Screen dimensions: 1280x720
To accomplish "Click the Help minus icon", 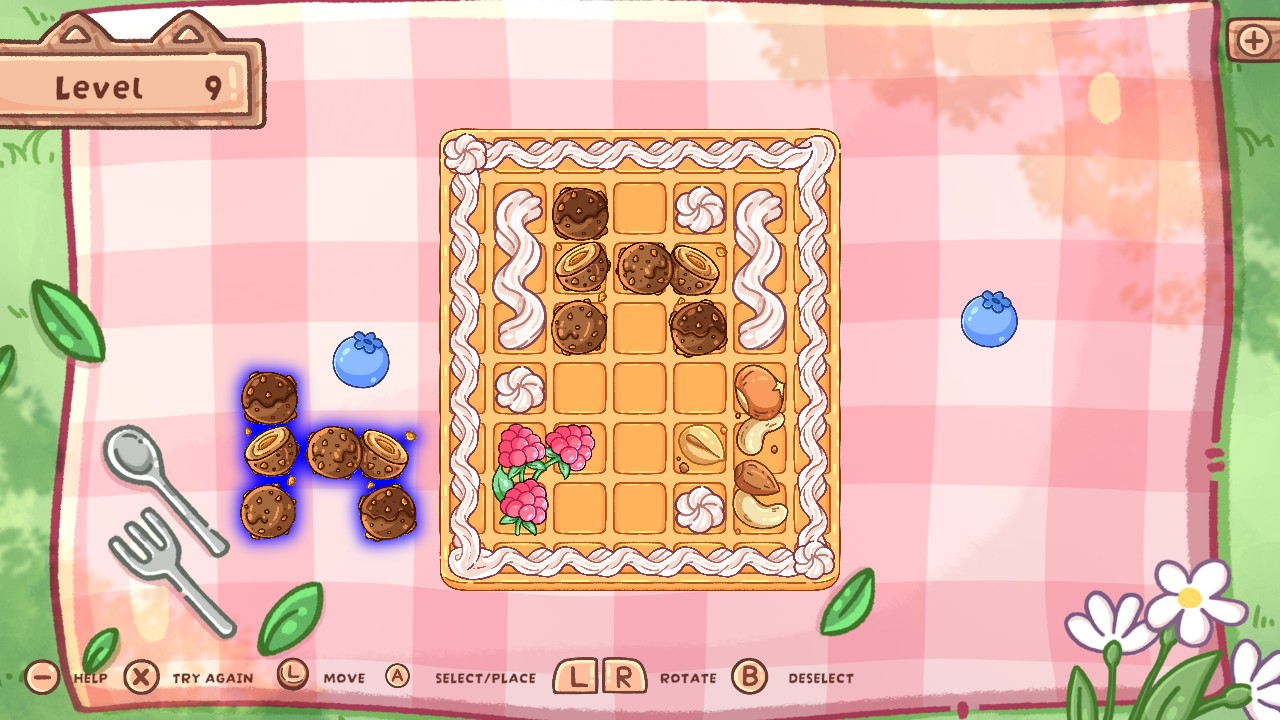I will (x=42, y=677).
